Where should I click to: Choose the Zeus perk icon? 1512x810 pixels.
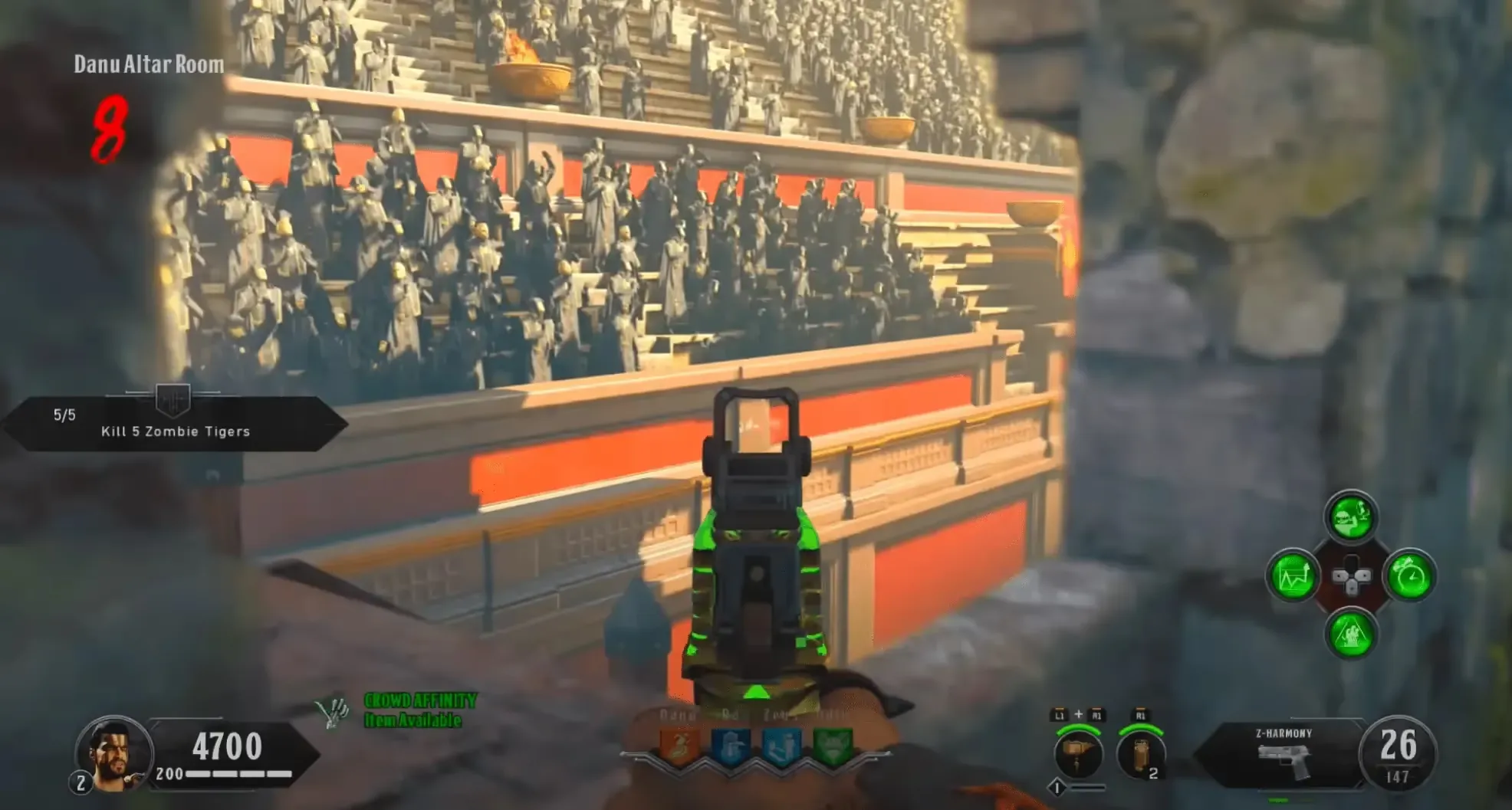click(781, 744)
